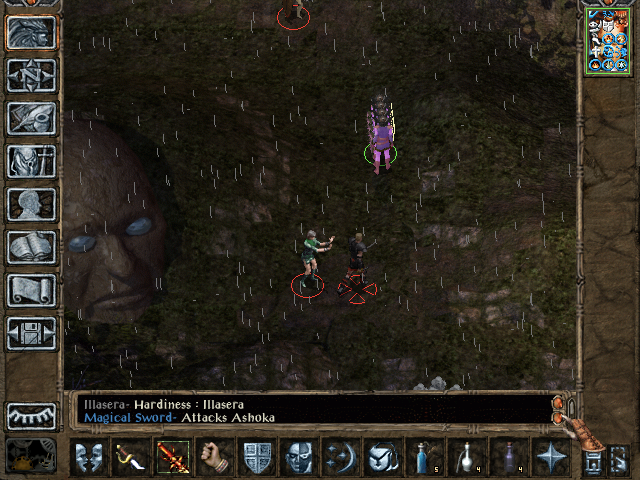Viewport: 640px width, 480px height.
Task: Use the purple bottle quick item
Action: 510,458
